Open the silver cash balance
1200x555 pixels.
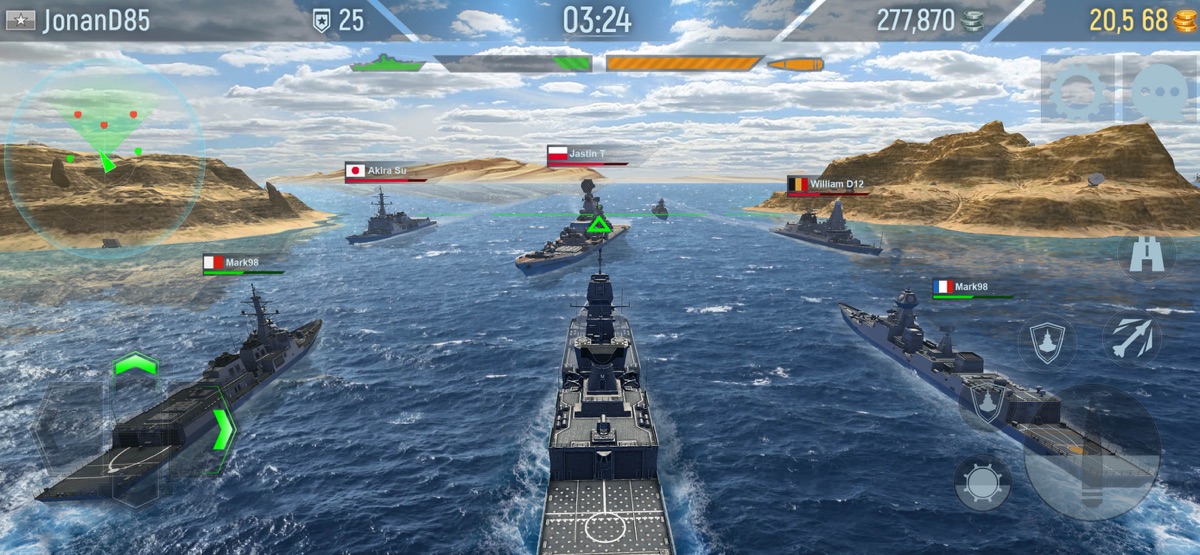coord(929,20)
